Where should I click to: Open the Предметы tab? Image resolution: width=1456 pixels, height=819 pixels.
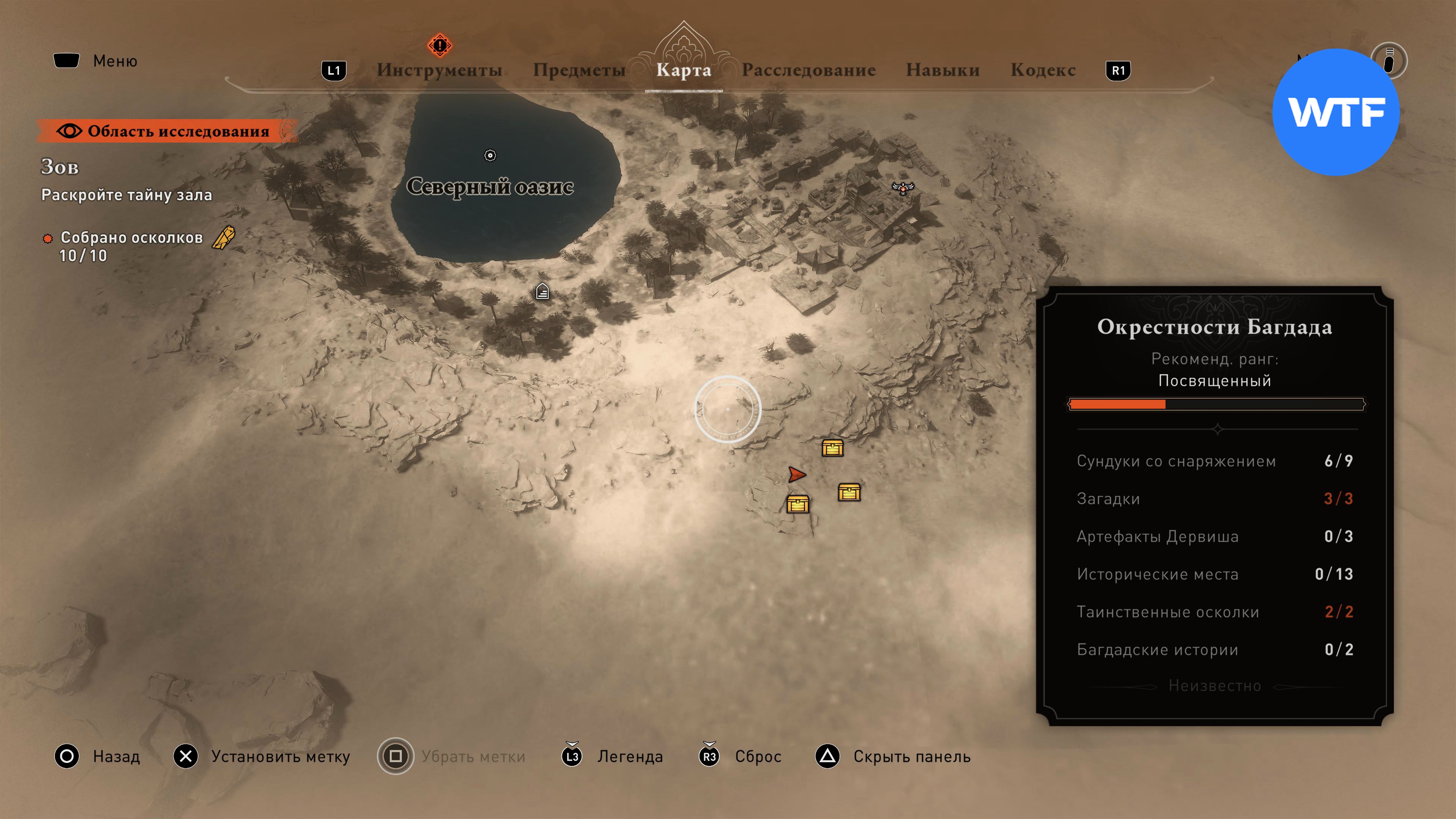coord(579,70)
